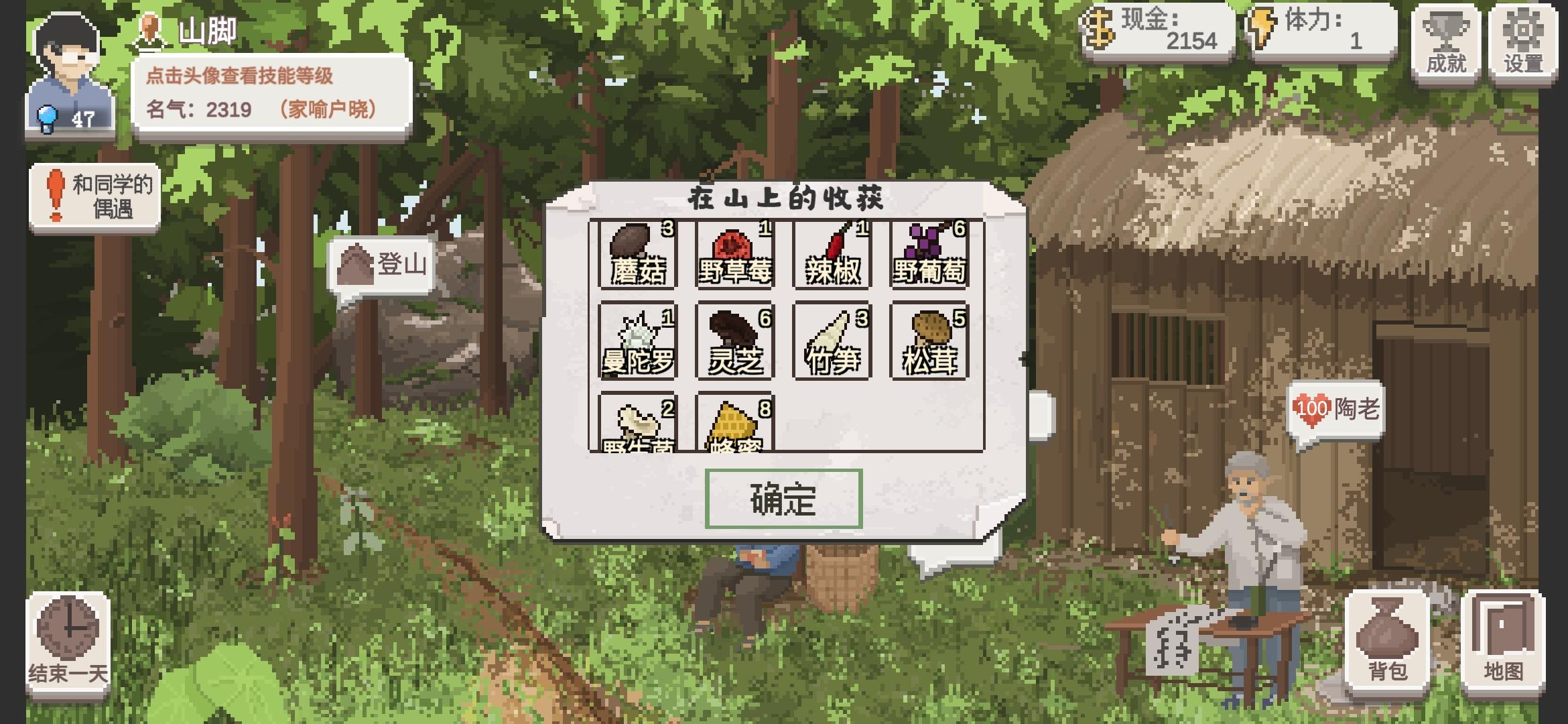
Task: Click the 结束一天 clock icon
Action: (x=67, y=640)
